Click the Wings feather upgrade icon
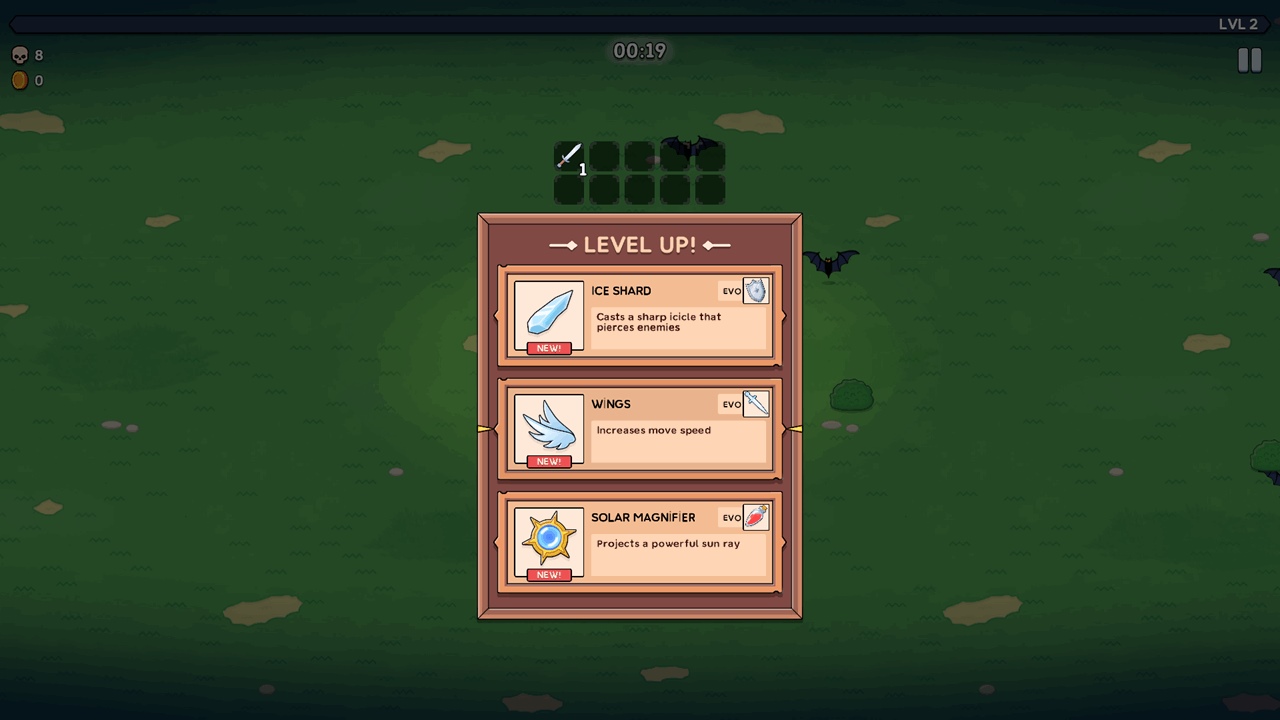The height and width of the screenshot is (720, 1280). (x=548, y=428)
